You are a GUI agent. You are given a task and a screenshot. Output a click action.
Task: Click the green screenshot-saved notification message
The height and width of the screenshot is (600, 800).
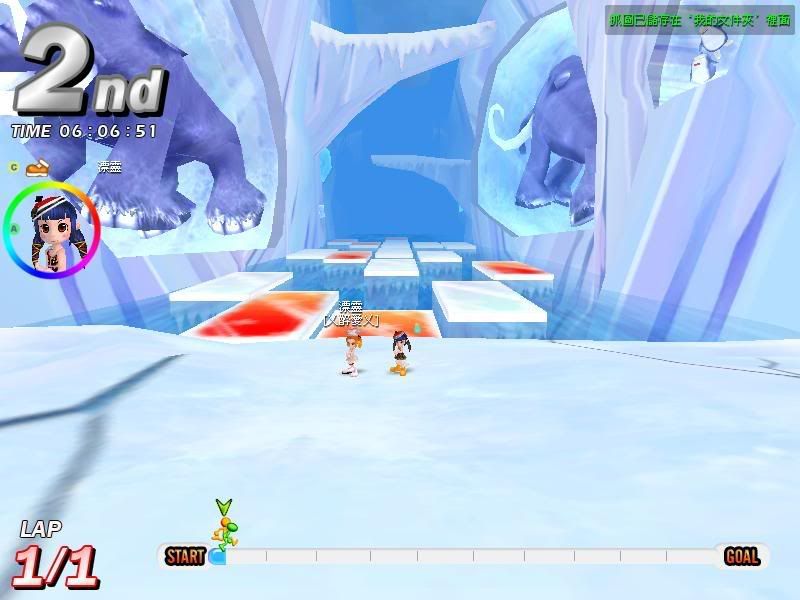coord(700,19)
